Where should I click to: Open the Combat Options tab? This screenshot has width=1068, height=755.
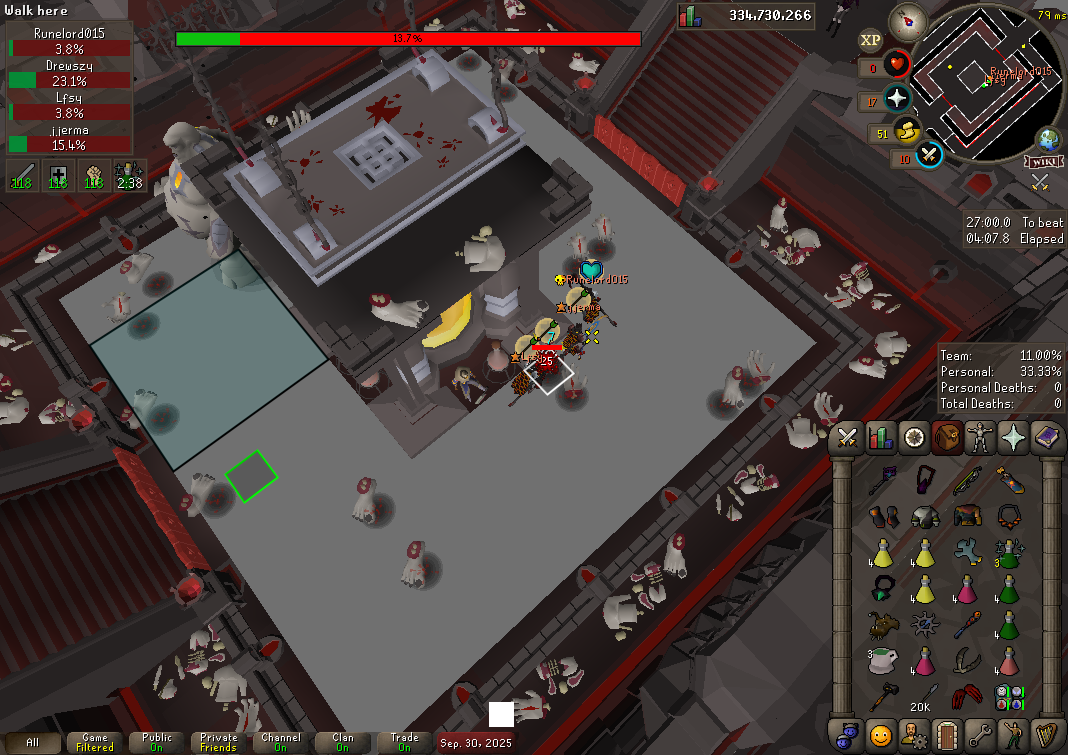coord(848,437)
